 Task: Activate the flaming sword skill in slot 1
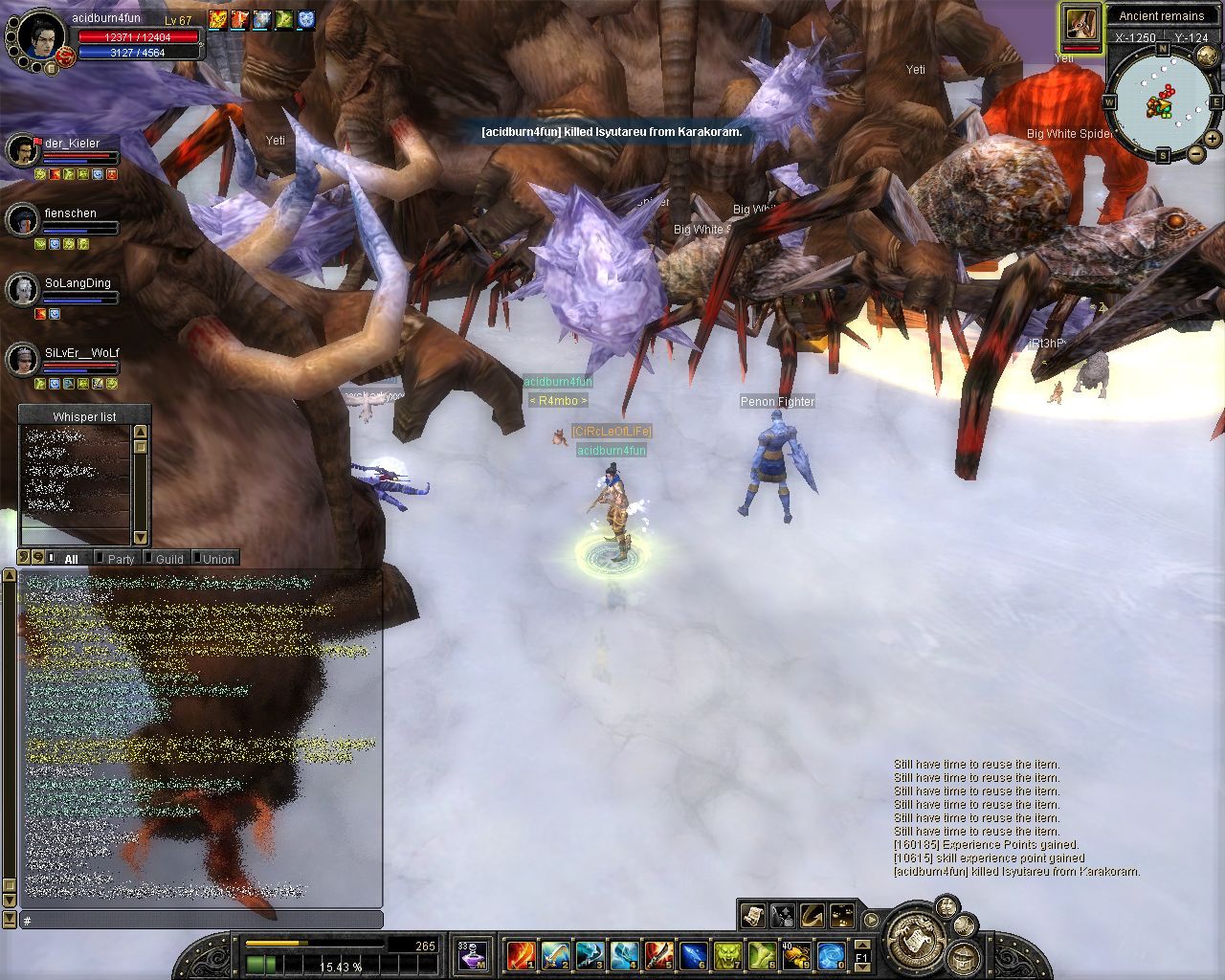[x=520, y=954]
